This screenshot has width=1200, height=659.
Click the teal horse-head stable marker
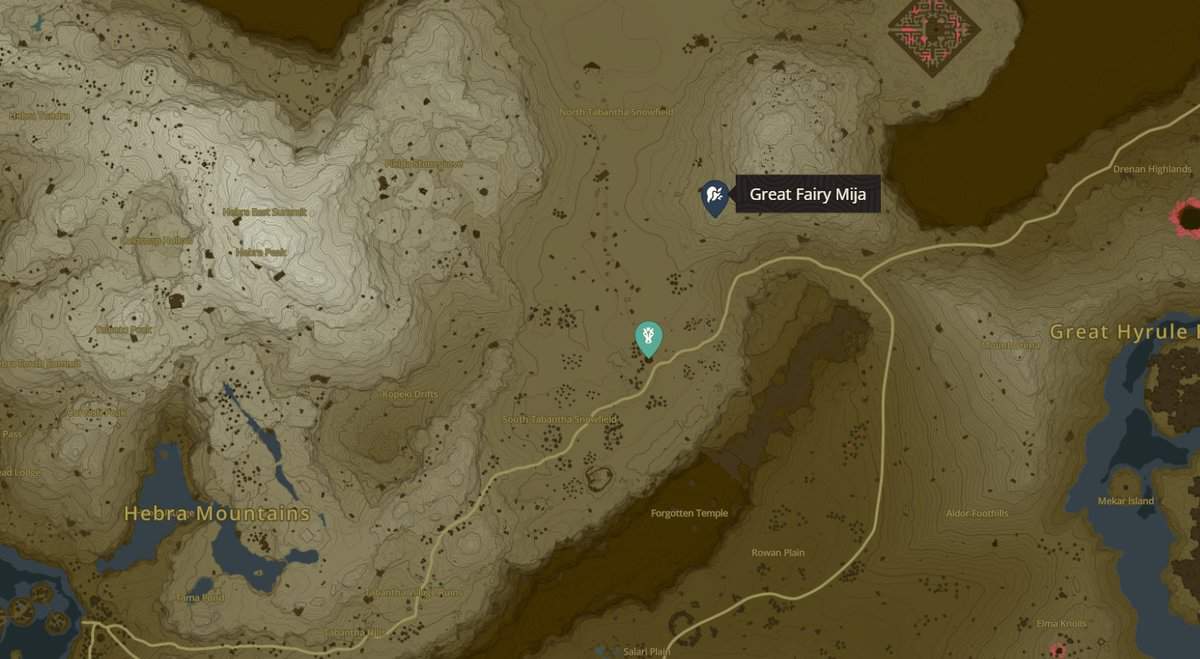point(649,337)
